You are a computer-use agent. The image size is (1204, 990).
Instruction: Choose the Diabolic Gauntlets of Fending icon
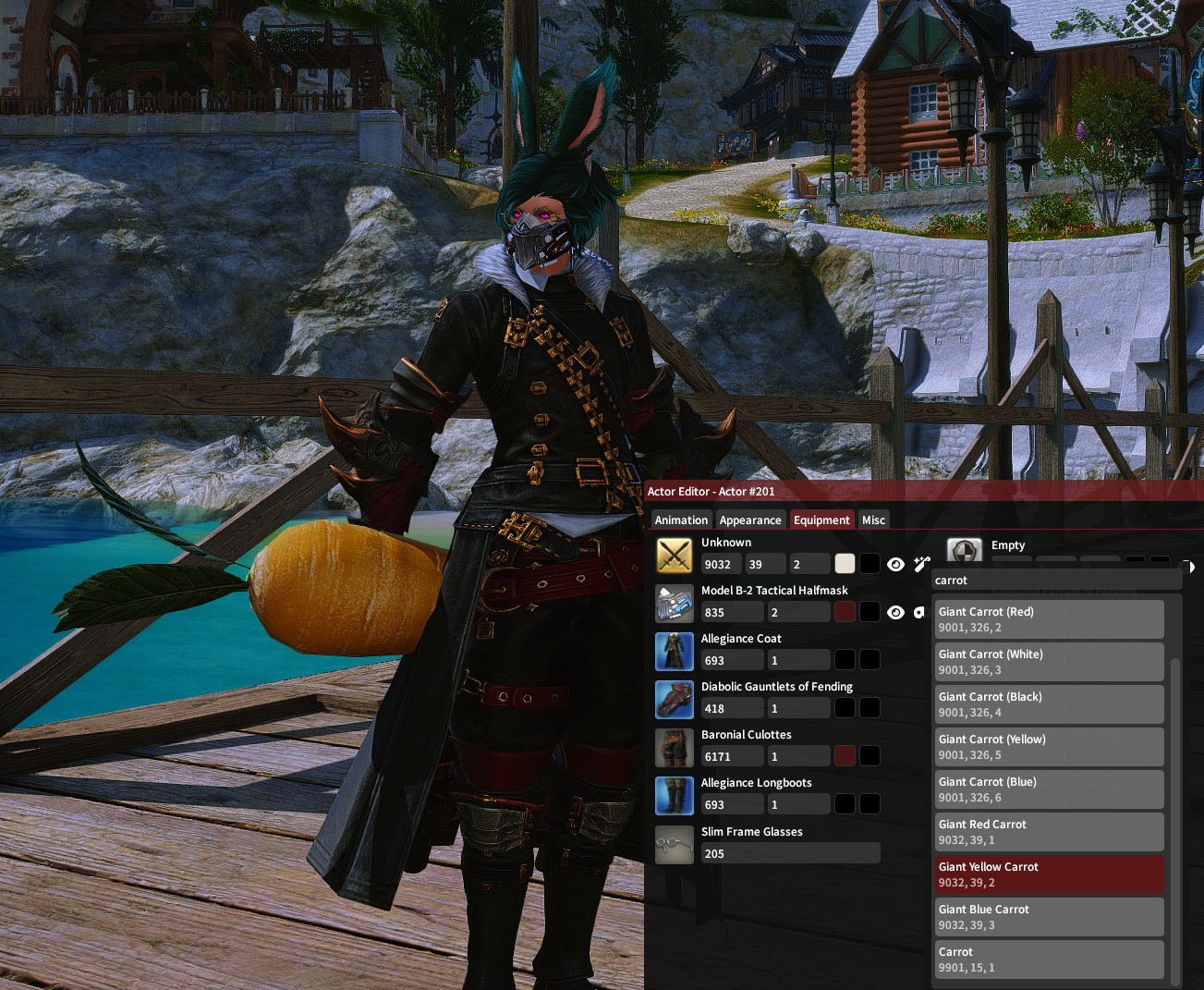click(x=675, y=700)
